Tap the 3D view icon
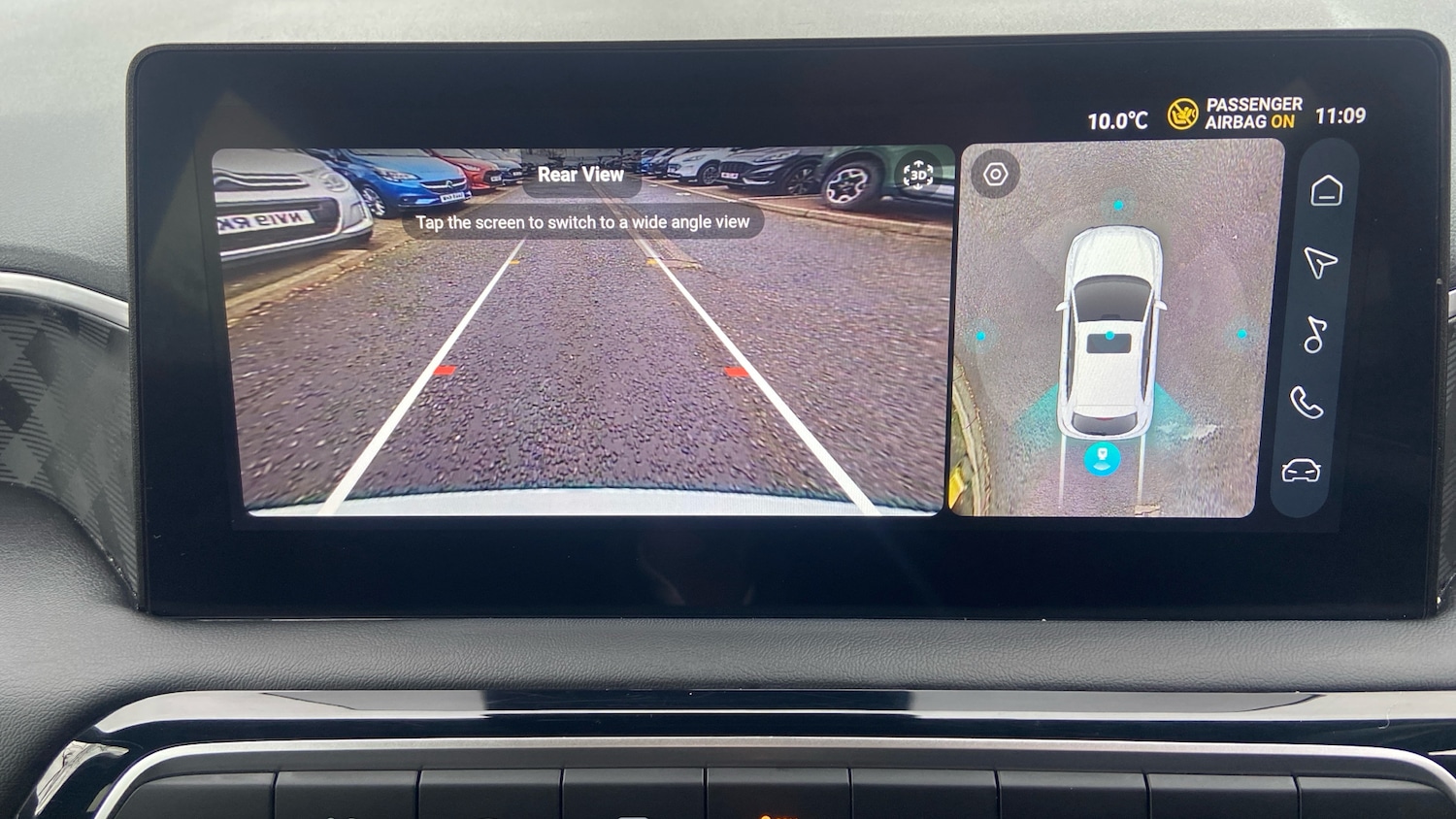 click(x=916, y=174)
